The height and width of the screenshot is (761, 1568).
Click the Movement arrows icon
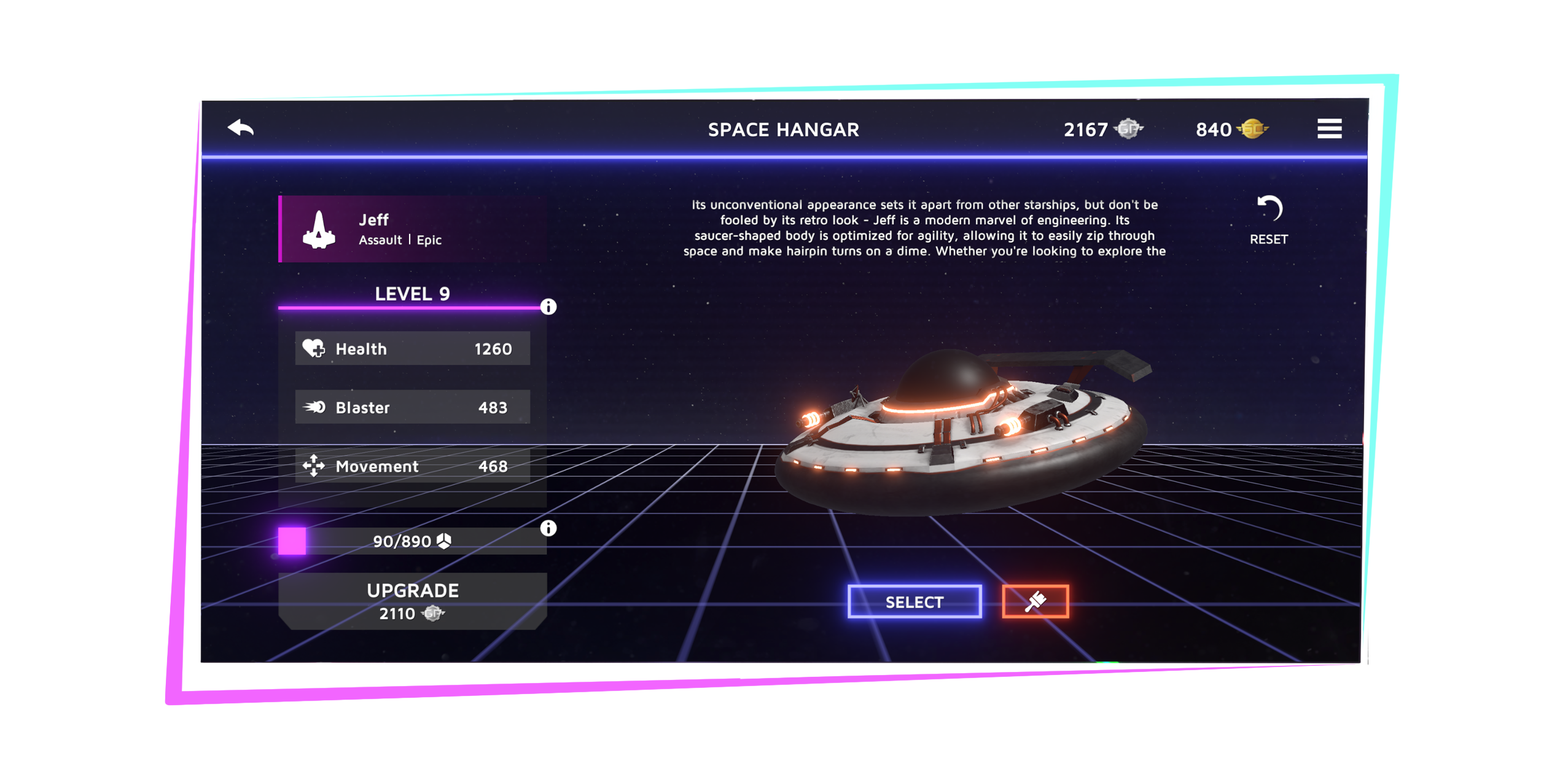click(x=314, y=466)
